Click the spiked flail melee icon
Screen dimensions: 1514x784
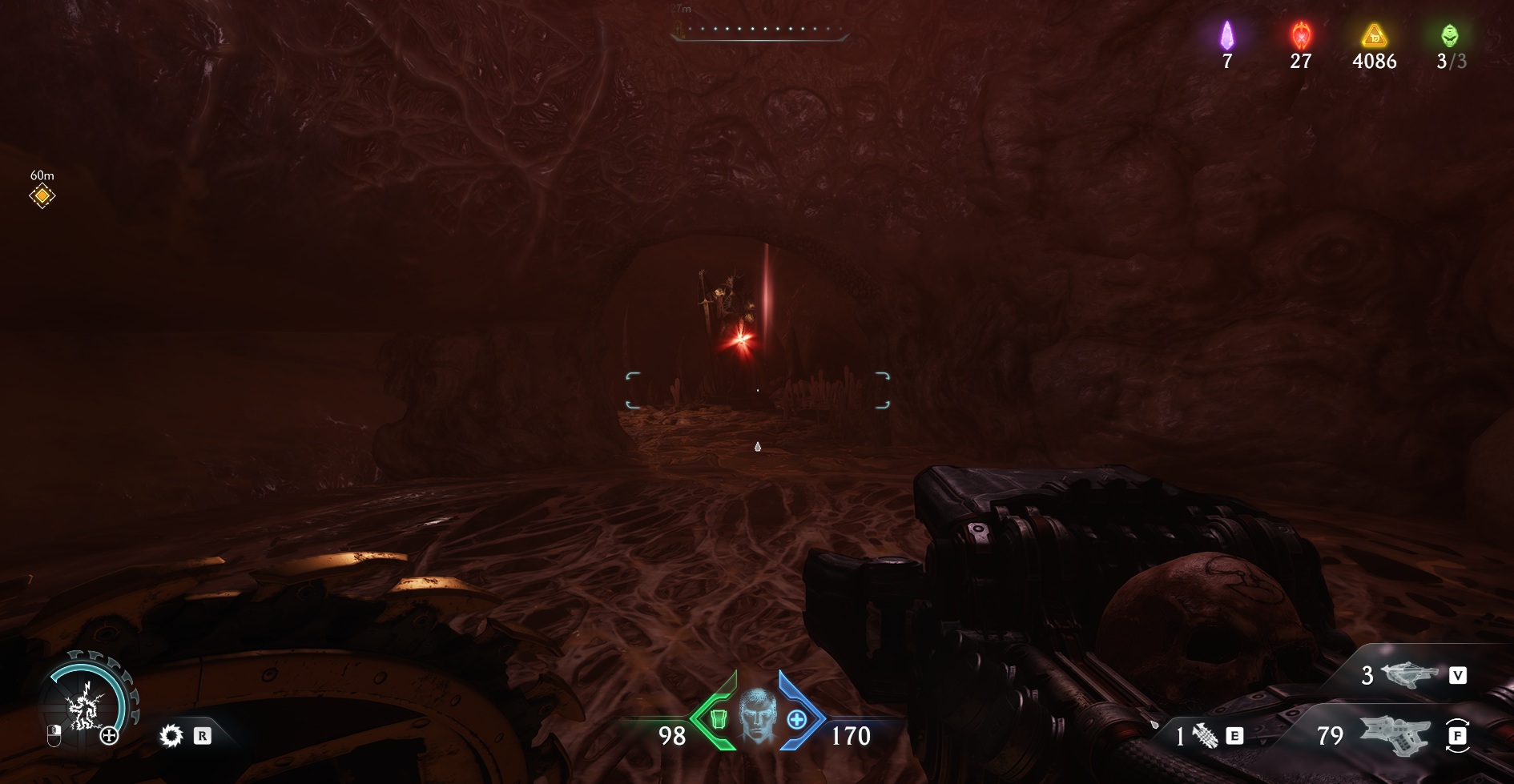coord(1205,735)
